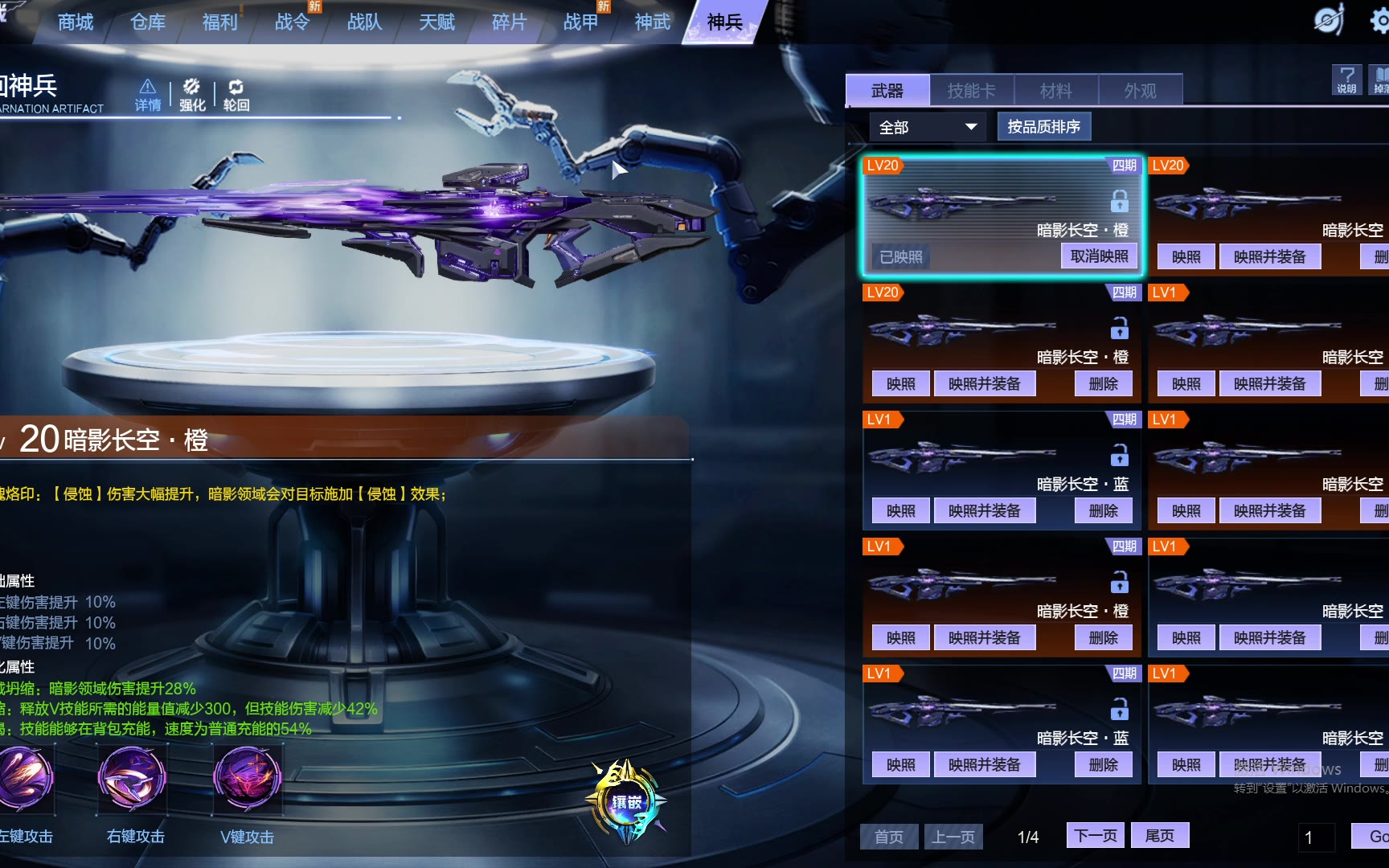Open the 碎片 fragments tab
The image size is (1389, 868).
[x=509, y=22]
